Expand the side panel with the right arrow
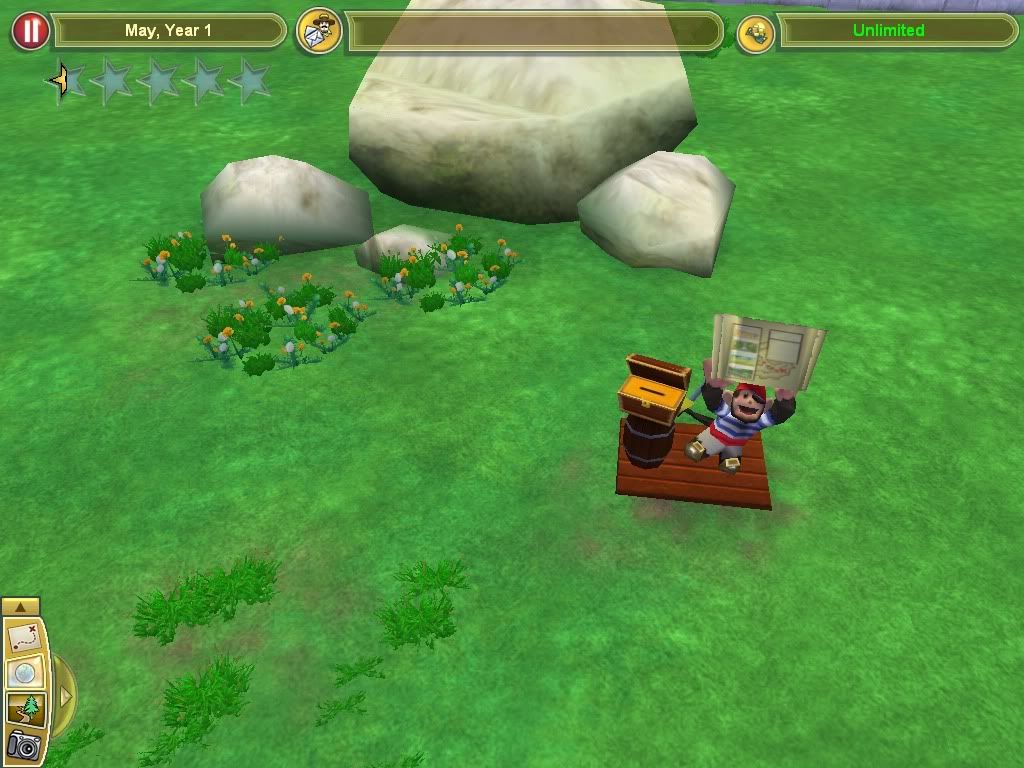1024x768 pixels. point(65,694)
